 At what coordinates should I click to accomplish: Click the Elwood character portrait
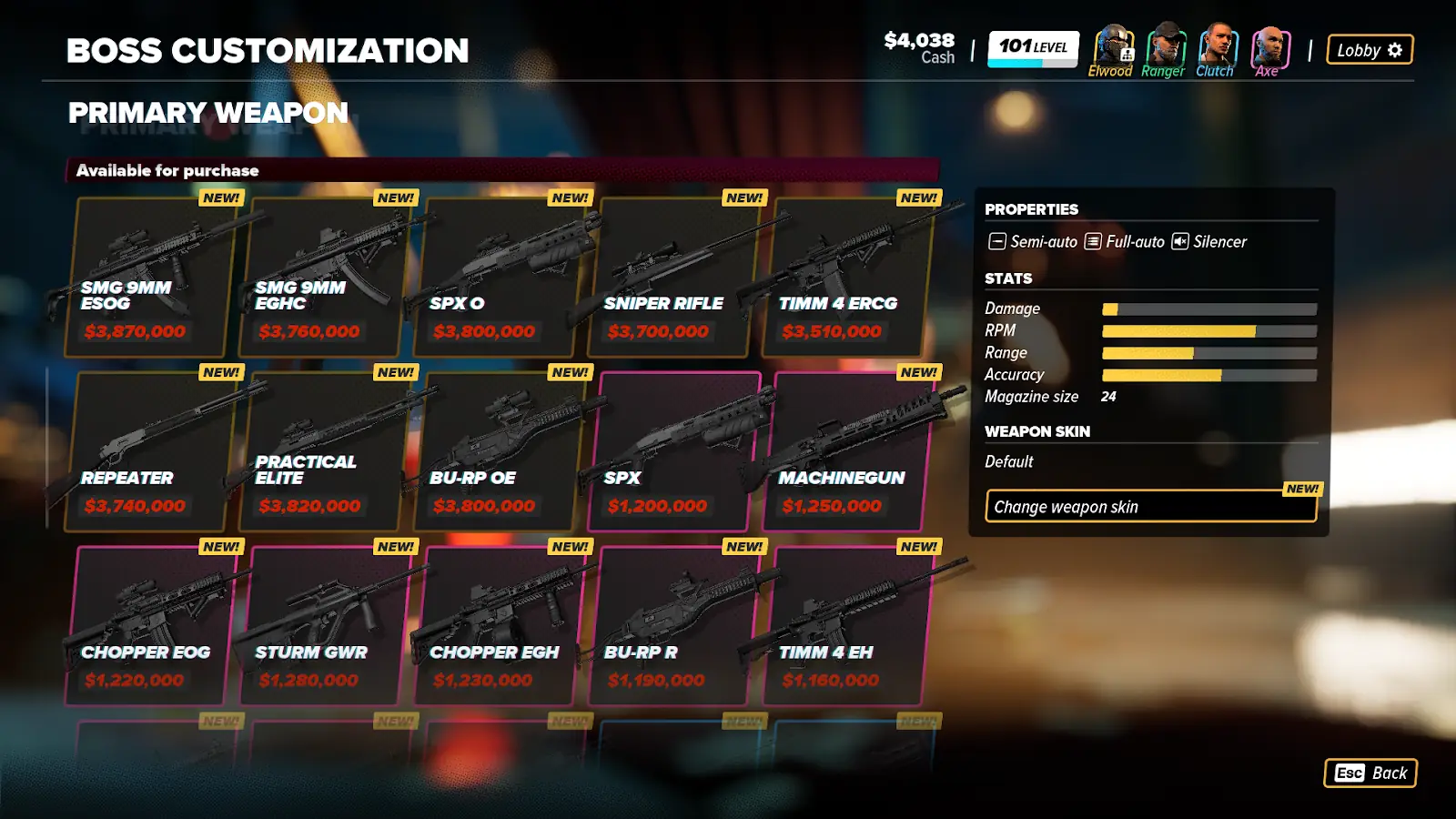click(1111, 47)
